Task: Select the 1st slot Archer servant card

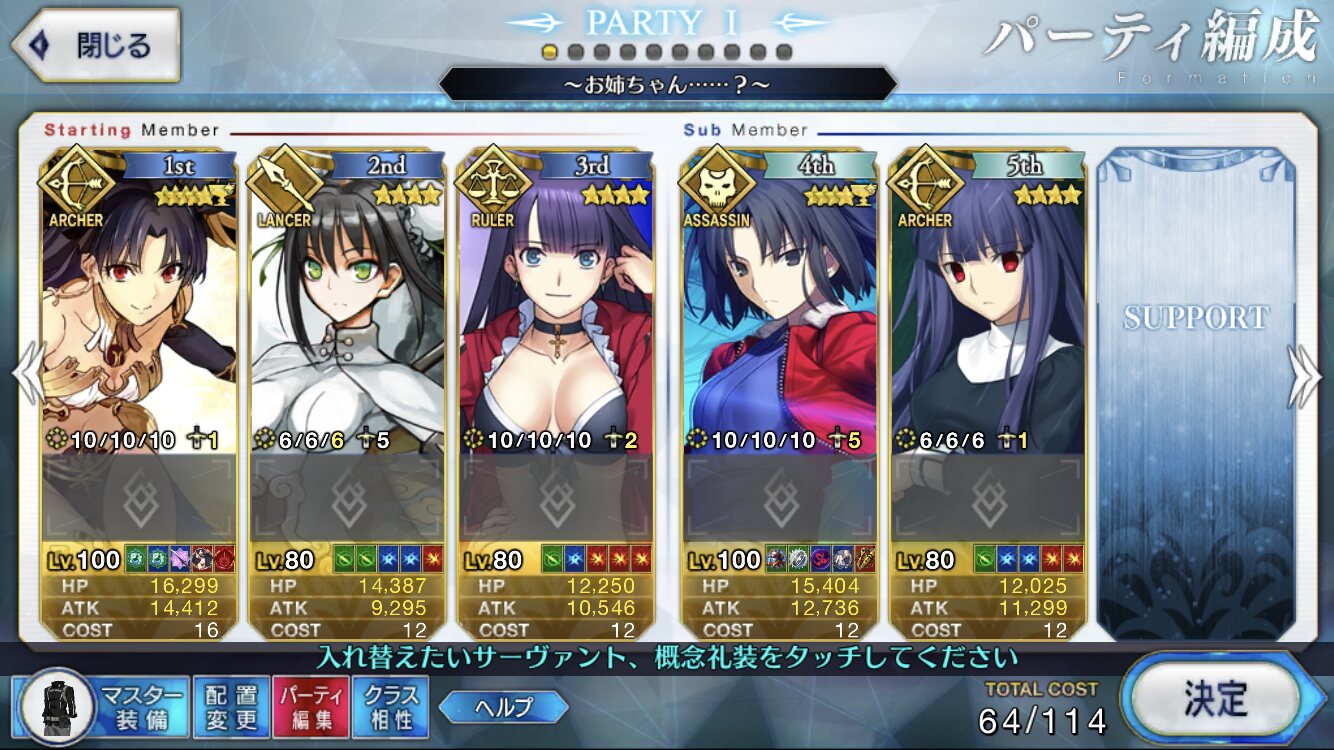Action: click(139, 320)
